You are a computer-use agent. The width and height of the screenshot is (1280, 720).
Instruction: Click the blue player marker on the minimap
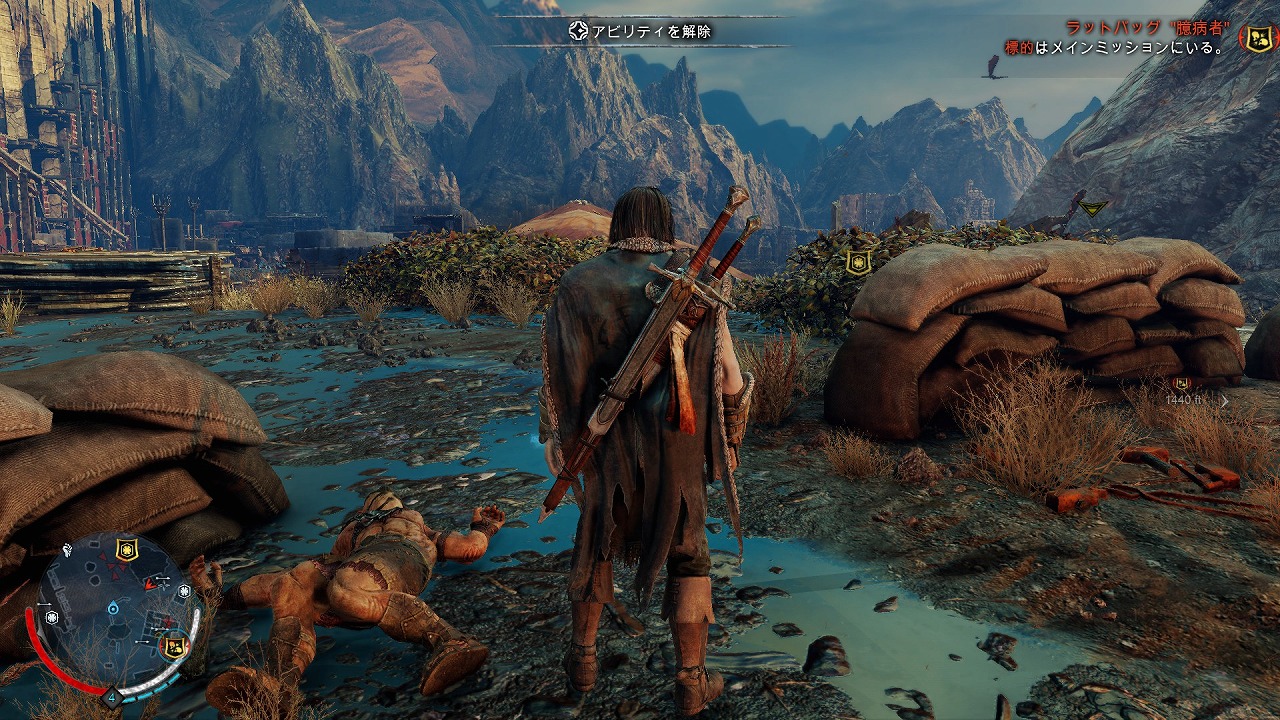(x=113, y=607)
